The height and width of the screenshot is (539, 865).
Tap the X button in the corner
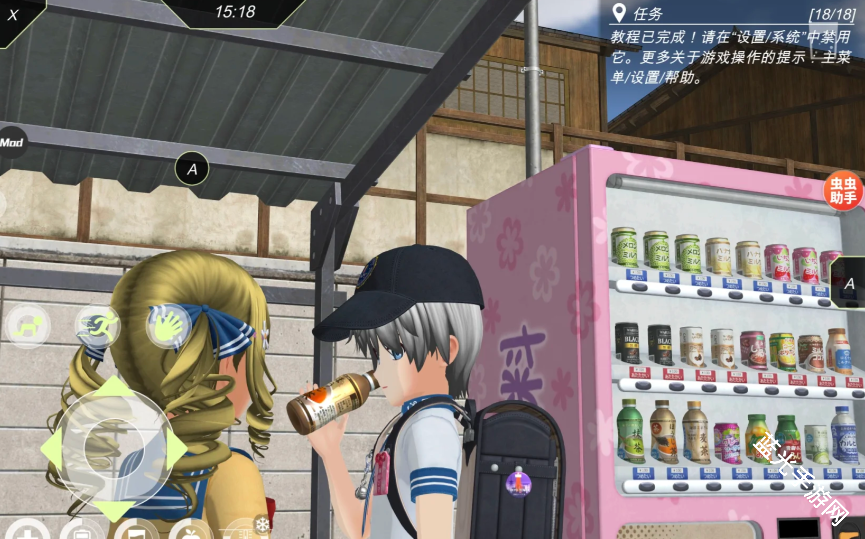[13, 14]
